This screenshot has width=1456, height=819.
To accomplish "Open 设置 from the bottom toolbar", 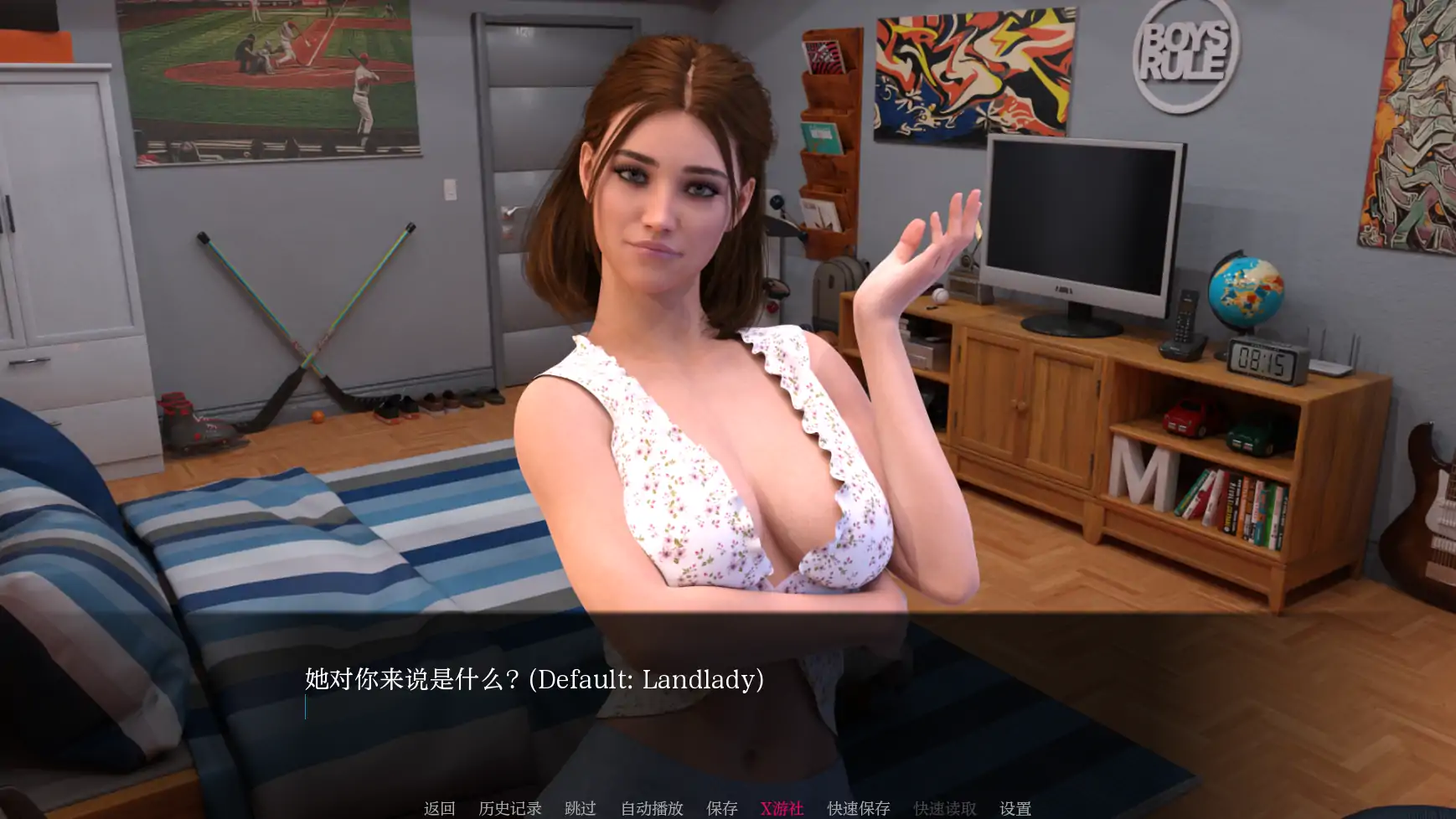I will coord(1015,808).
